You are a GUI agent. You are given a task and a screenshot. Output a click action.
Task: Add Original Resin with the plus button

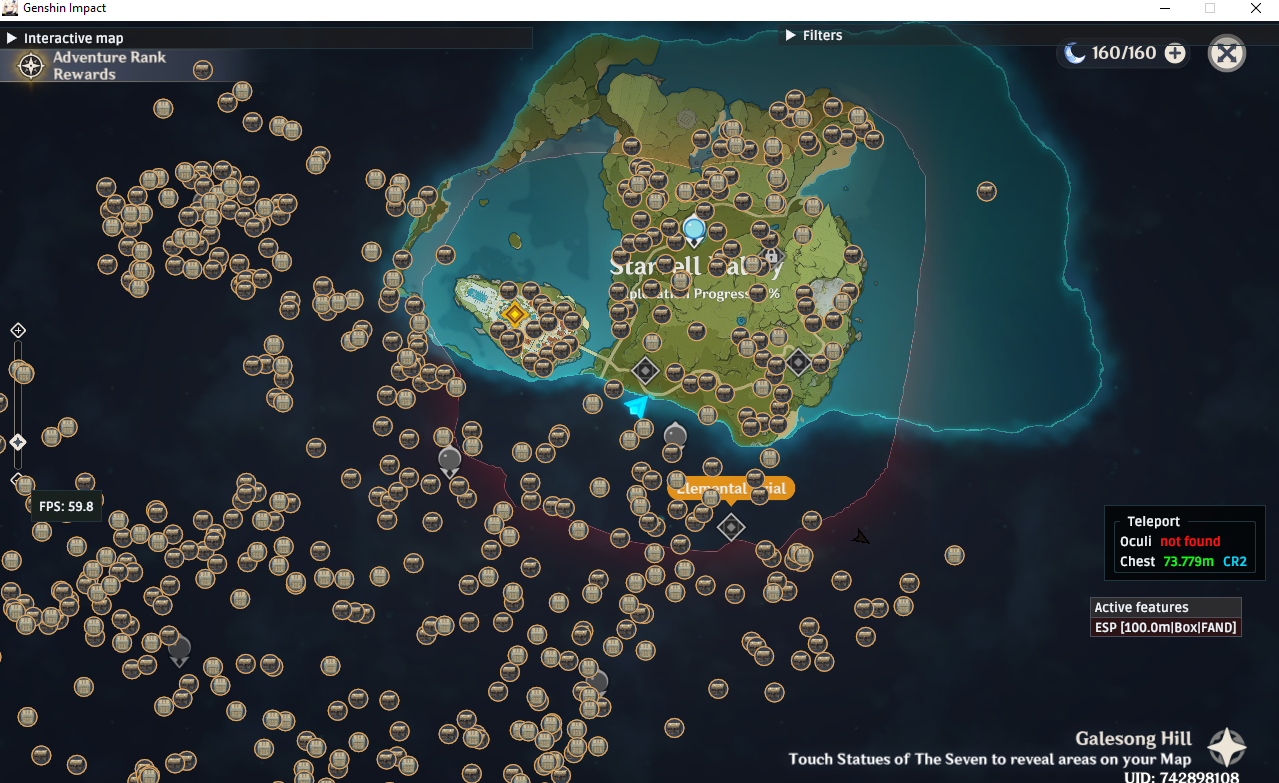1175,53
